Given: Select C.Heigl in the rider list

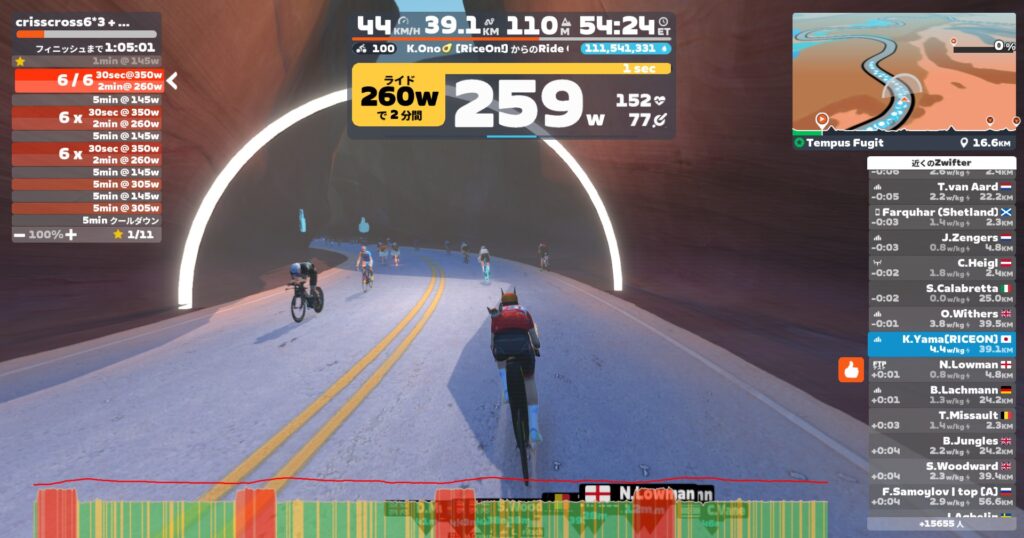Looking at the screenshot, I should point(941,266).
